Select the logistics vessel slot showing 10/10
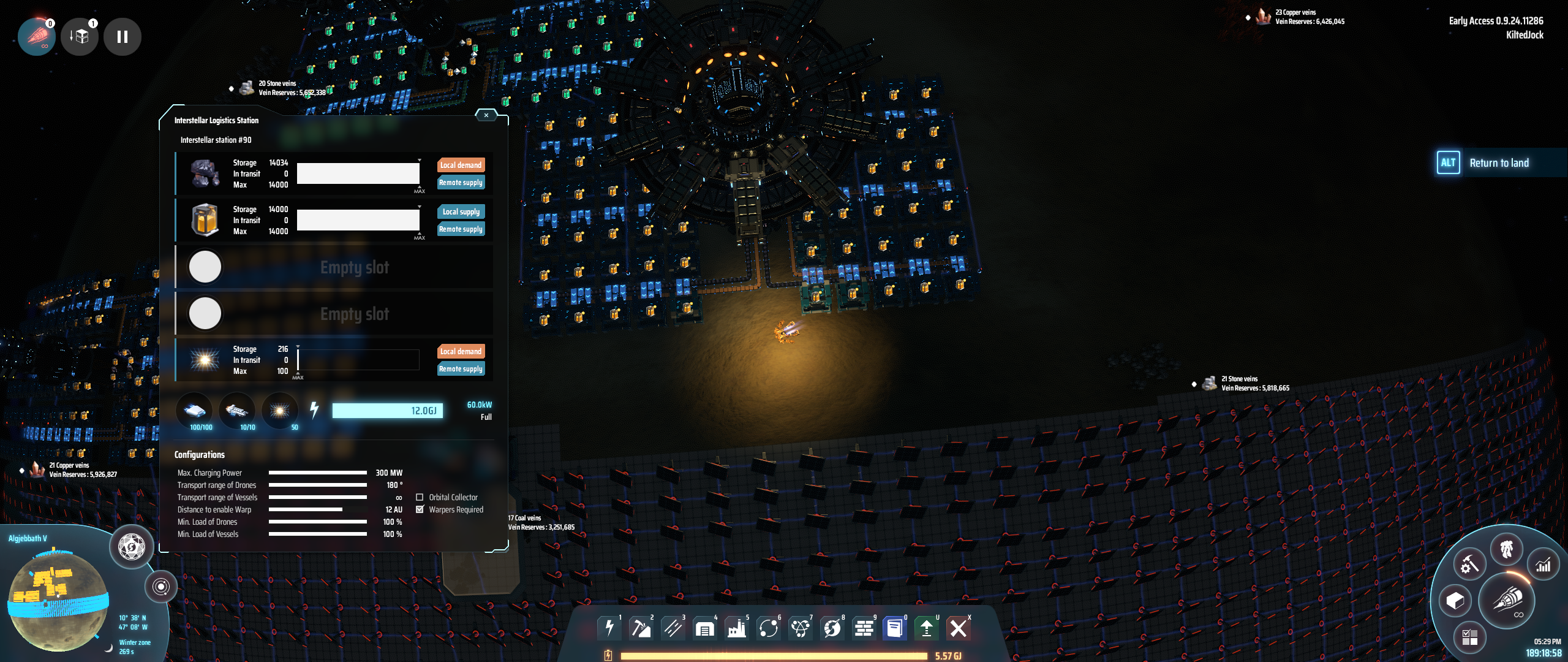Viewport: 1568px width, 662px height. pyautogui.click(x=236, y=411)
